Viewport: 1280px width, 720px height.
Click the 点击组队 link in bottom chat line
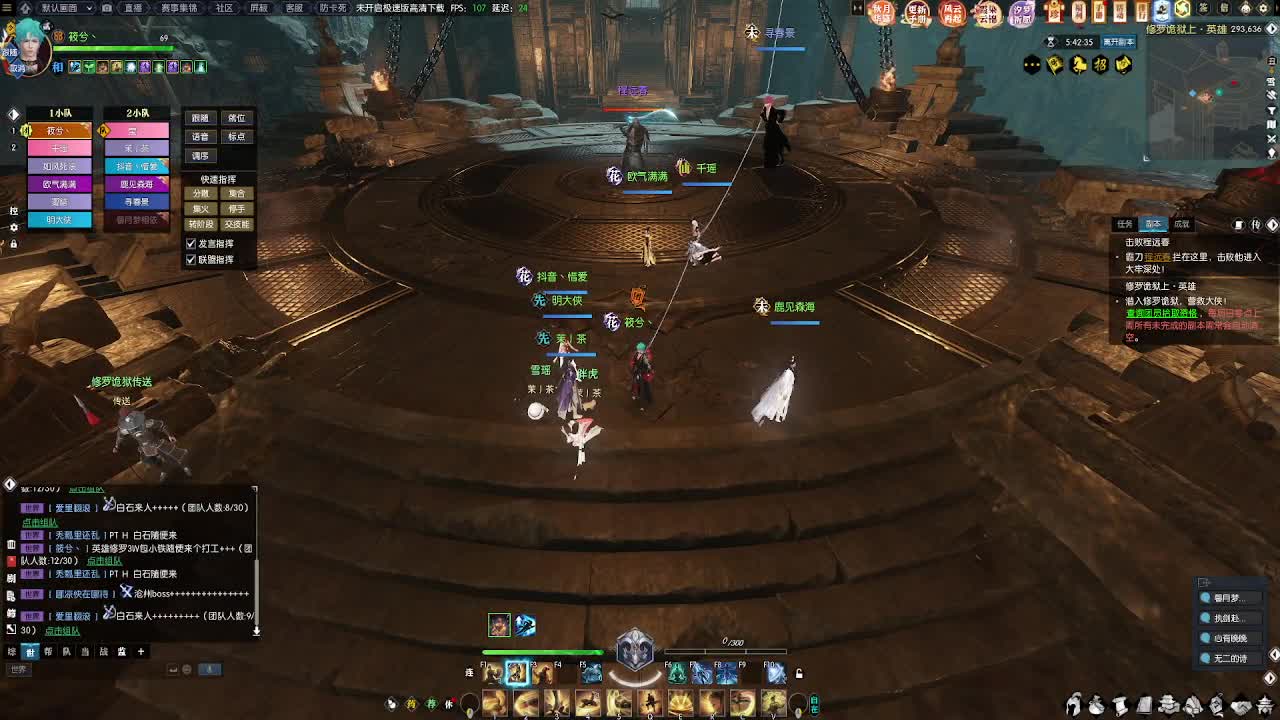point(62,631)
